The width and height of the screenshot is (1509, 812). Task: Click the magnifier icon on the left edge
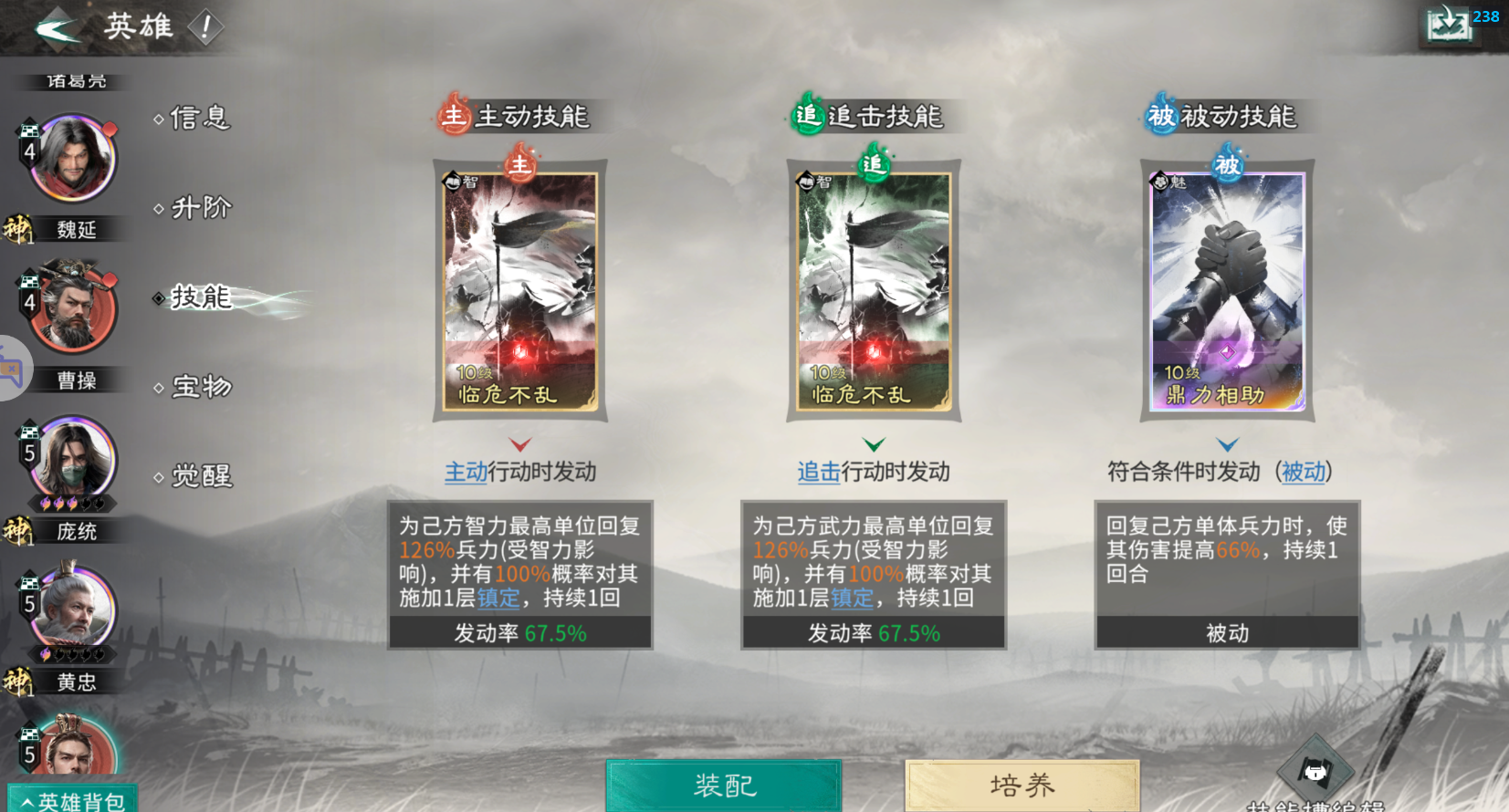coord(13,368)
